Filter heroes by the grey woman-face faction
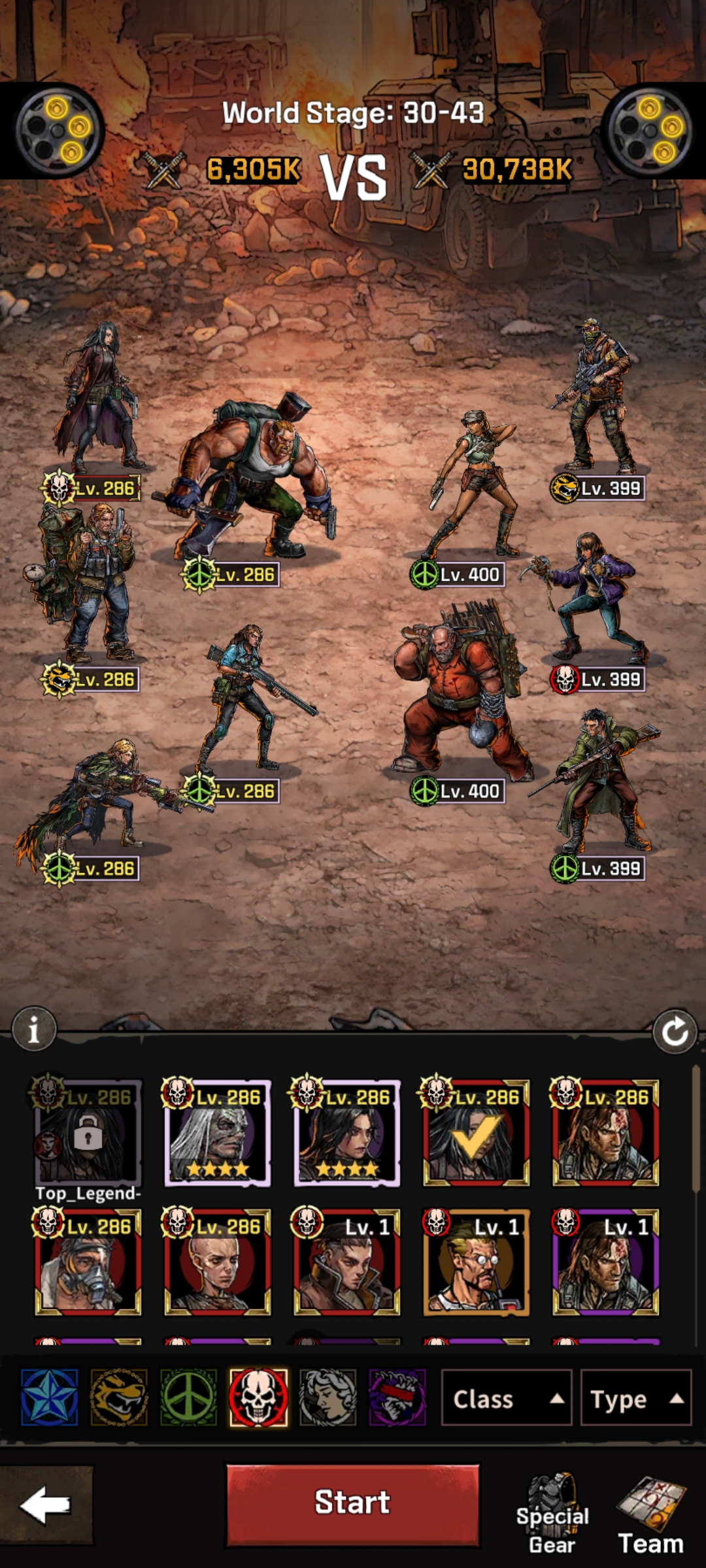The image size is (706, 1568). click(328, 1397)
